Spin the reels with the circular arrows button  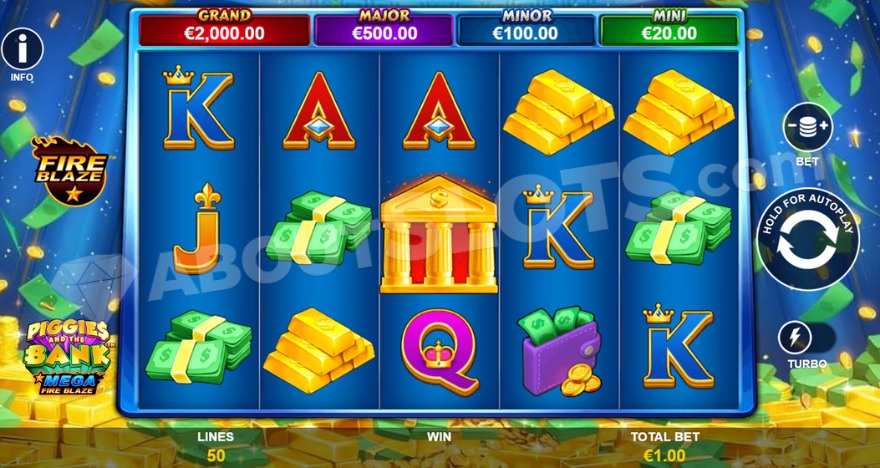coord(807,247)
